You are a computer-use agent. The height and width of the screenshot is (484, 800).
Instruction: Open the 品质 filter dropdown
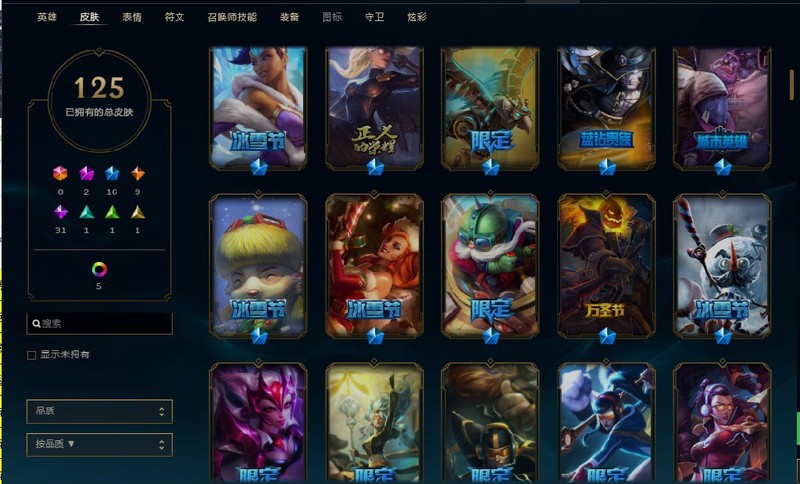[x=99, y=411]
